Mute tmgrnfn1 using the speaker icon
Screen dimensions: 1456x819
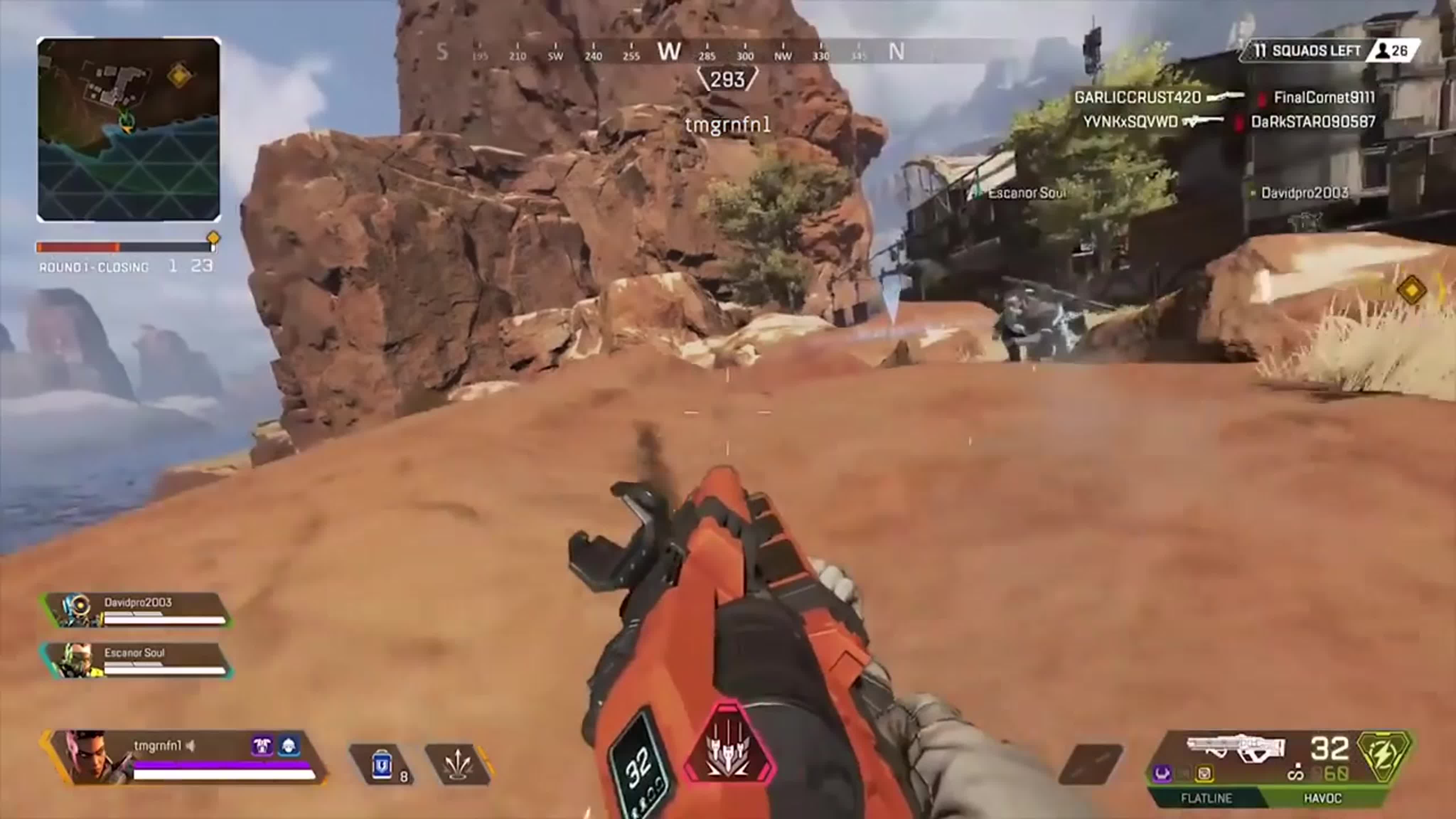click(x=191, y=746)
